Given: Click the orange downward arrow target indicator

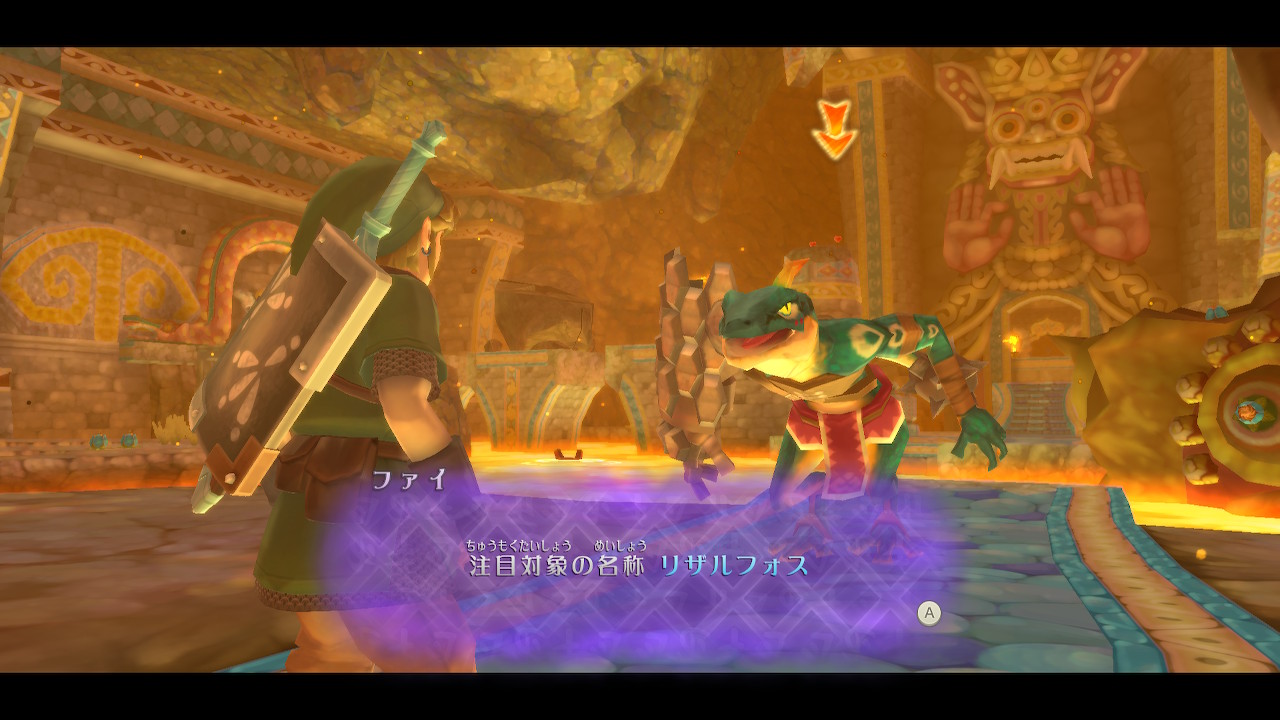Looking at the screenshot, I should pos(836,125).
